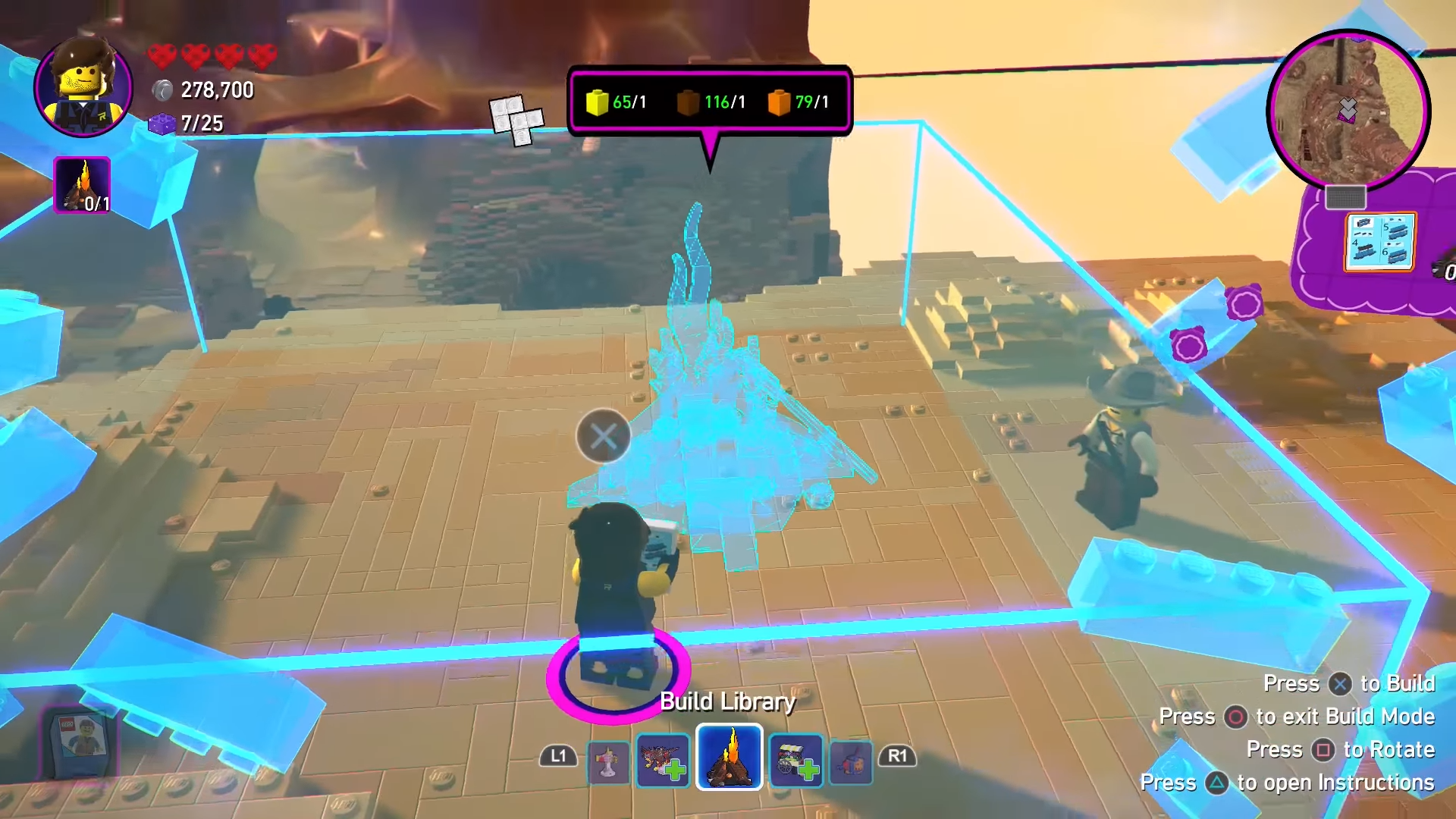
Task: Click the player character portrait
Action: (x=83, y=88)
